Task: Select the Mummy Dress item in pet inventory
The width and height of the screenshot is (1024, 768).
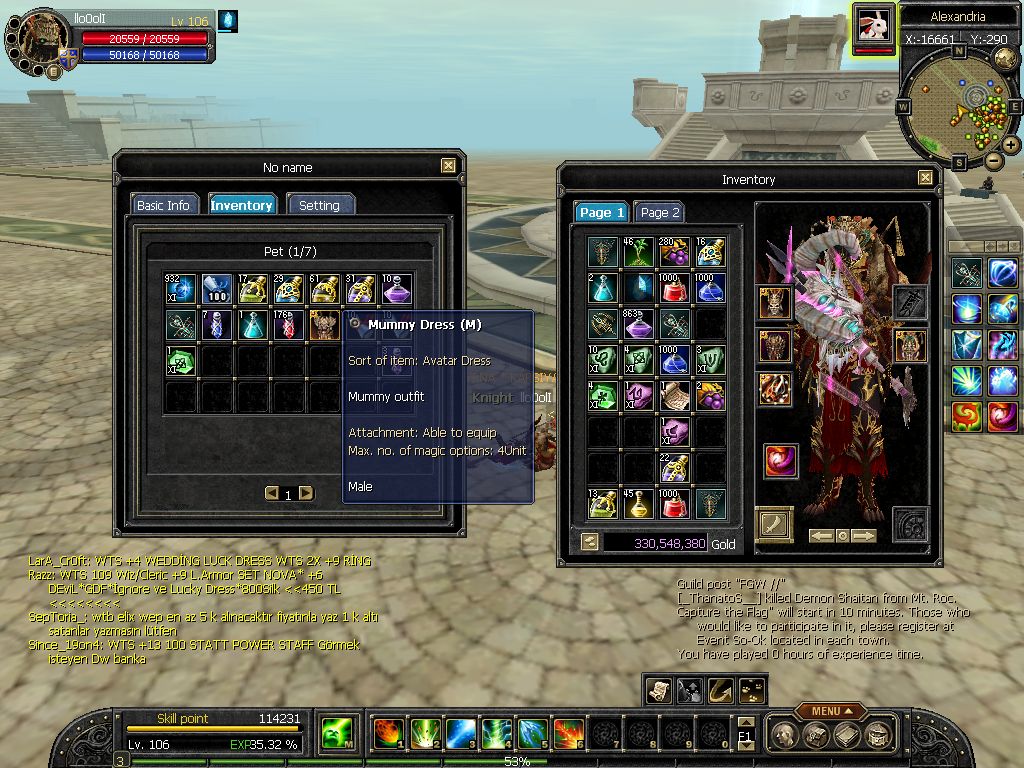Action: pyautogui.click(x=324, y=324)
